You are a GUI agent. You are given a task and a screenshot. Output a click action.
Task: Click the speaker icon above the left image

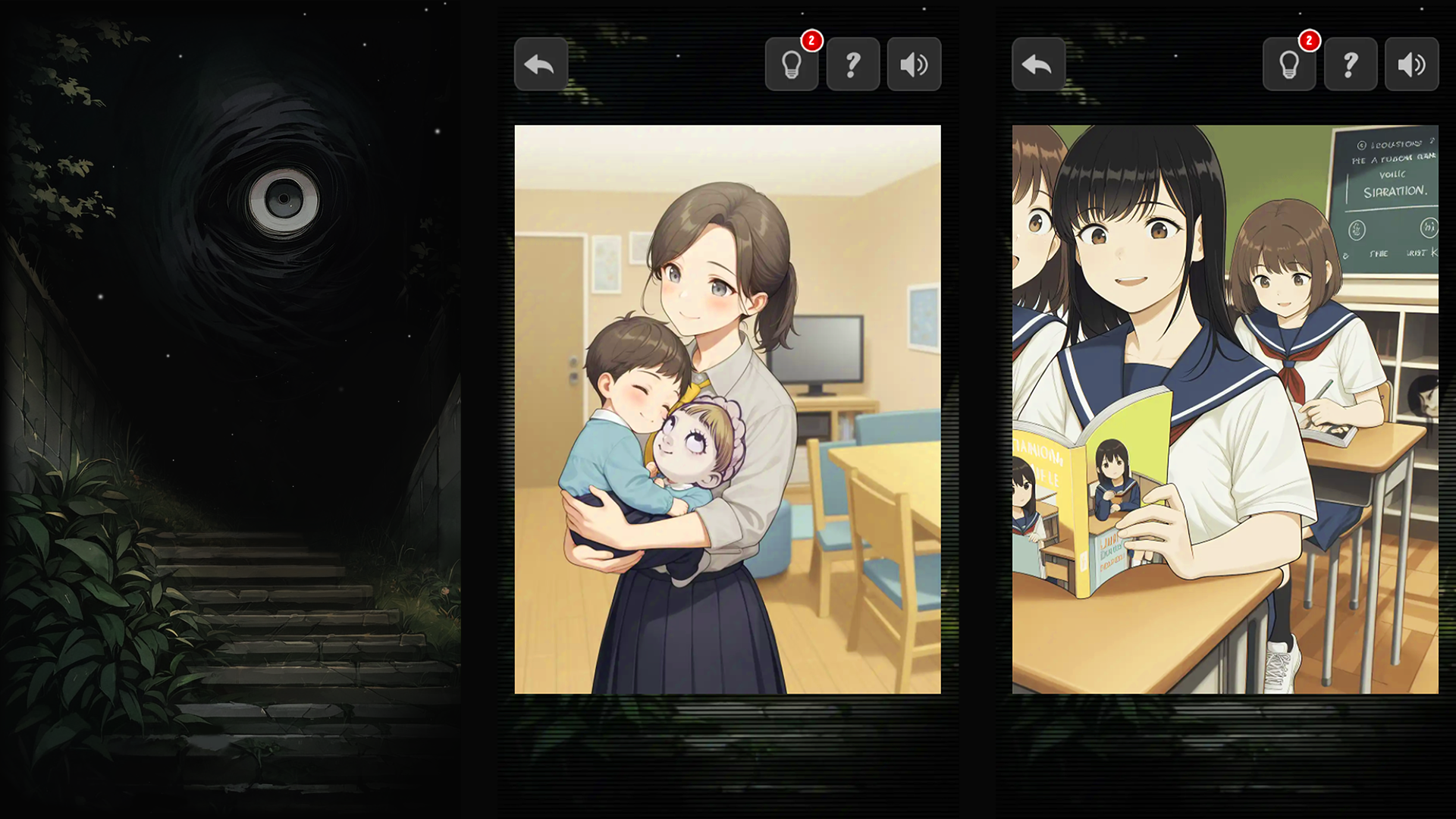pyautogui.click(x=914, y=64)
